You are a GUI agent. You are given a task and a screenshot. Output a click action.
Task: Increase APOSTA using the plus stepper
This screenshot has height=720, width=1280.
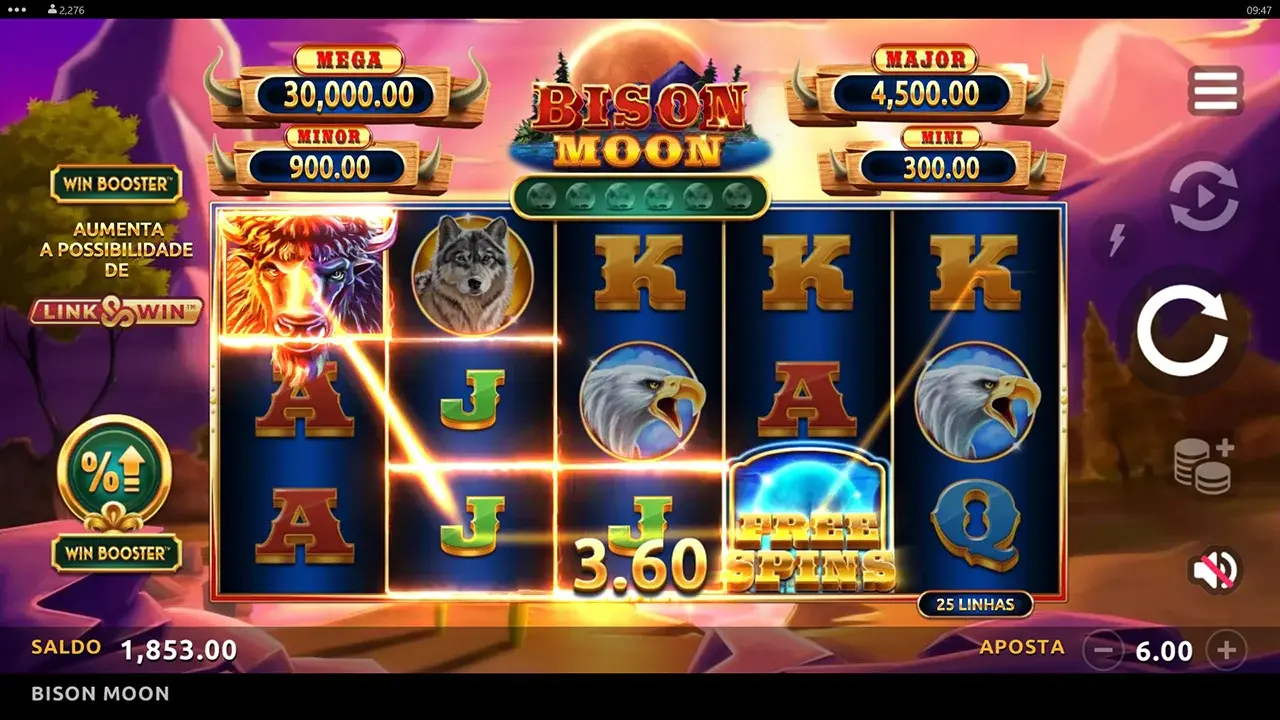[x=1224, y=649]
